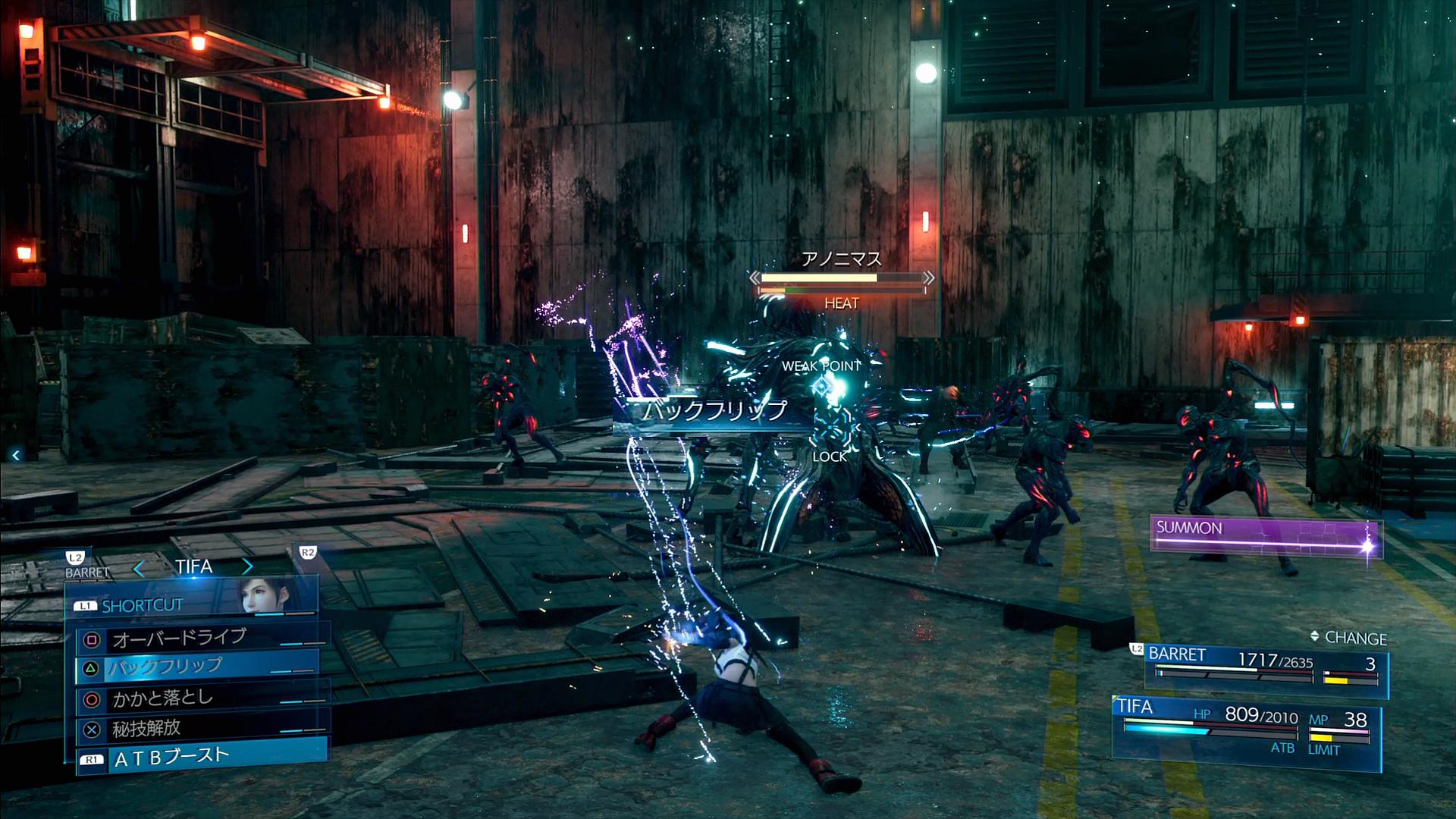Choose the highlighted バックフリップ command
The height and width of the screenshot is (819, 1456).
(197, 667)
